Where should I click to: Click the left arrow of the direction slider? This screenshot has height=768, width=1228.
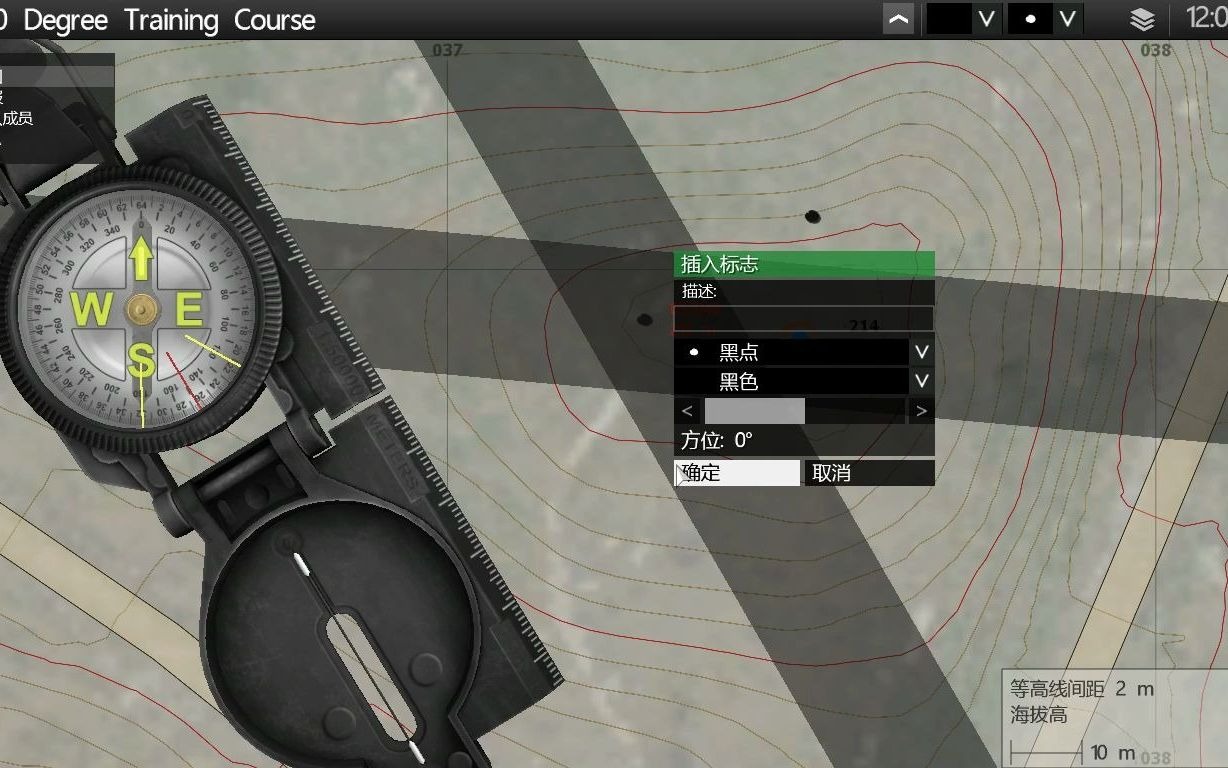(687, 411)
